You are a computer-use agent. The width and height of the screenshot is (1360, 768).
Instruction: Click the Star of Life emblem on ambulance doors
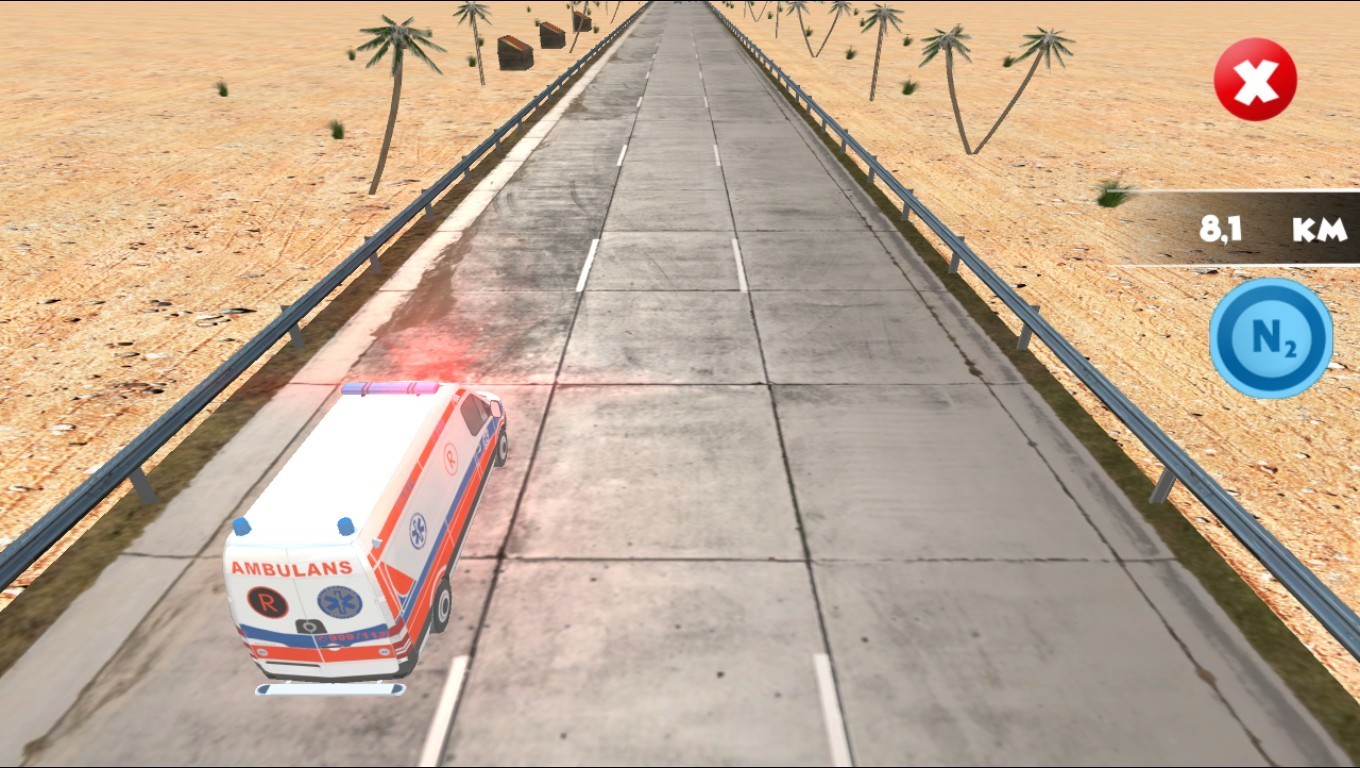(x=338, y=600)
